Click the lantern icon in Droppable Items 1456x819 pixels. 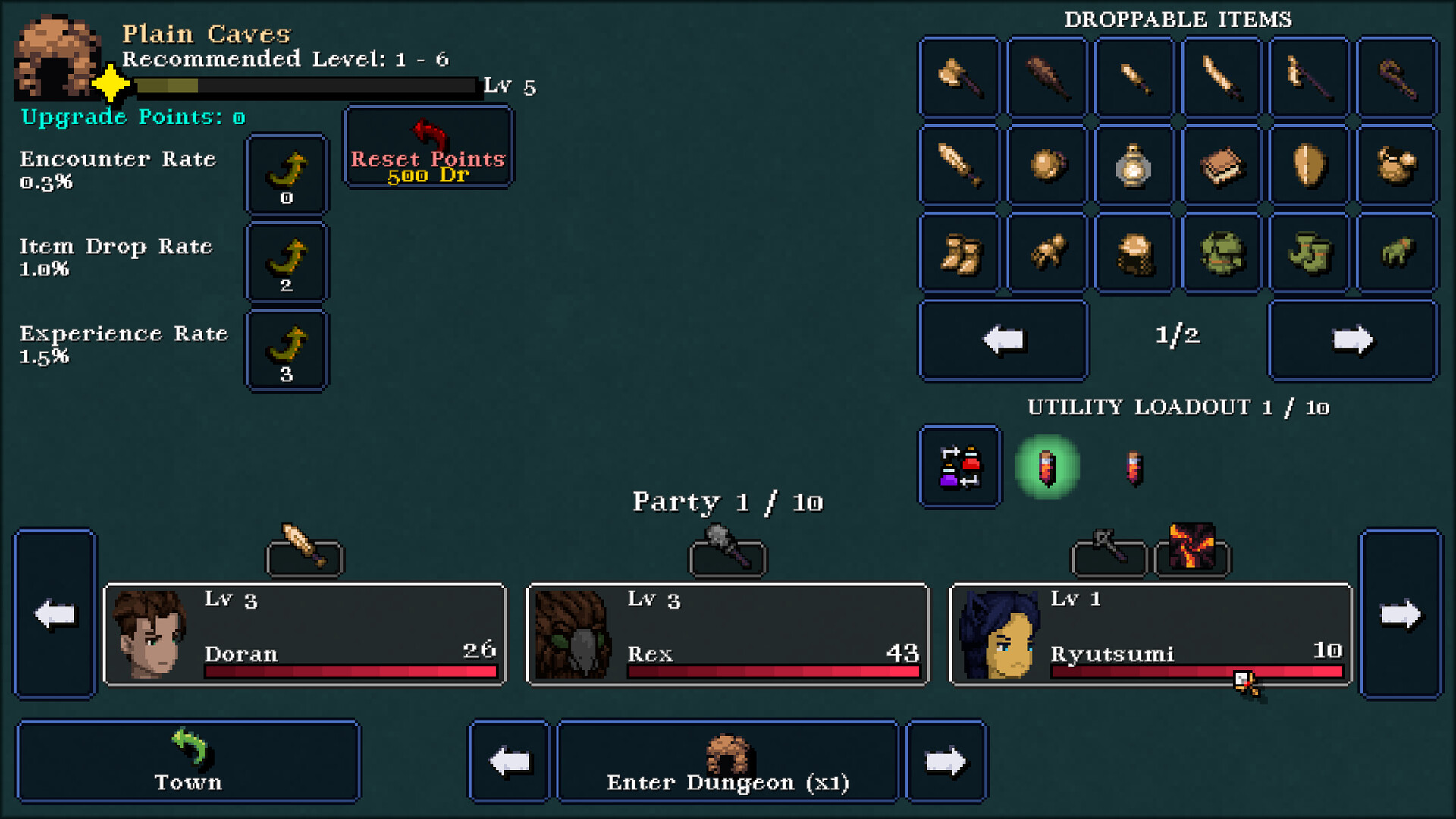(x=1134, y=165)
